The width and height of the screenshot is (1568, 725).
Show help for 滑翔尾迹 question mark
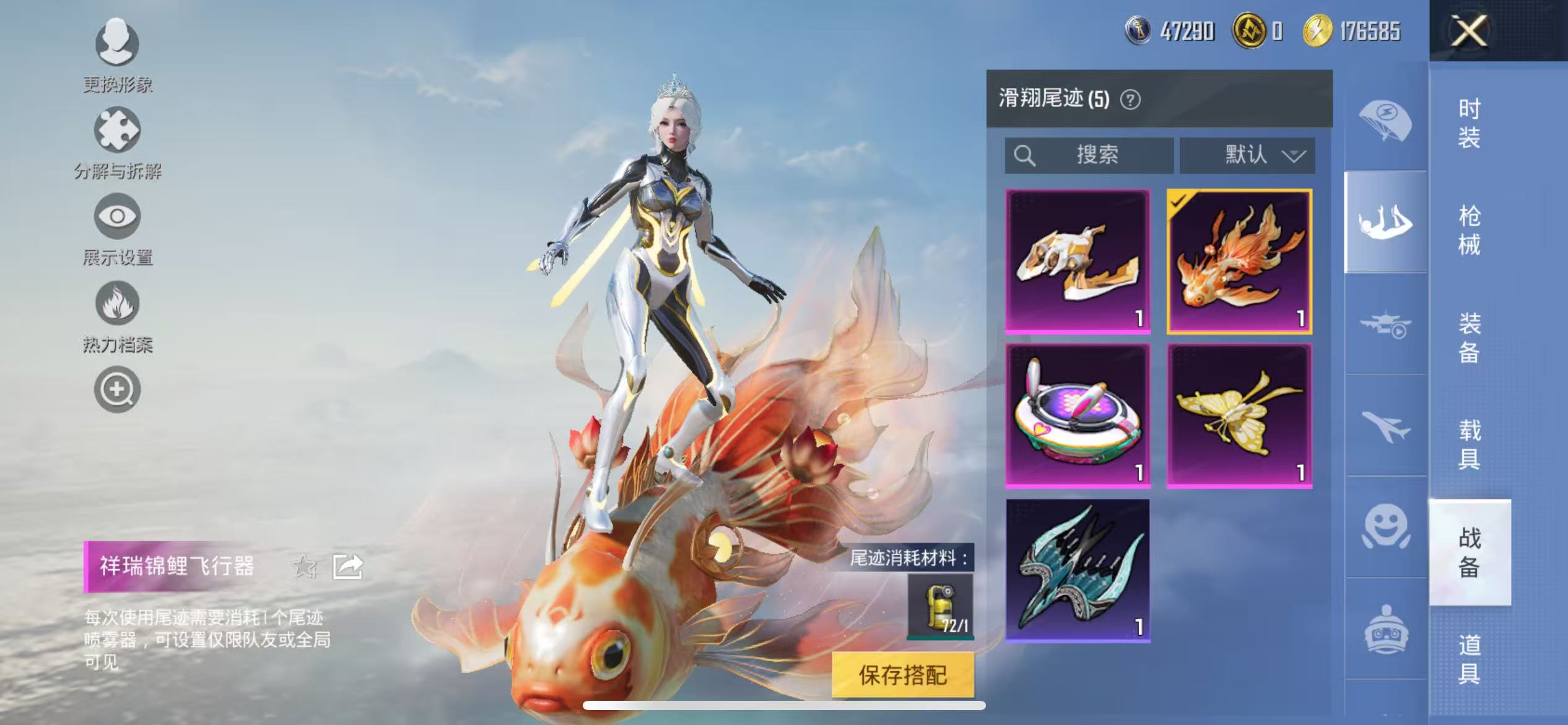click(x=1130, y=99)
